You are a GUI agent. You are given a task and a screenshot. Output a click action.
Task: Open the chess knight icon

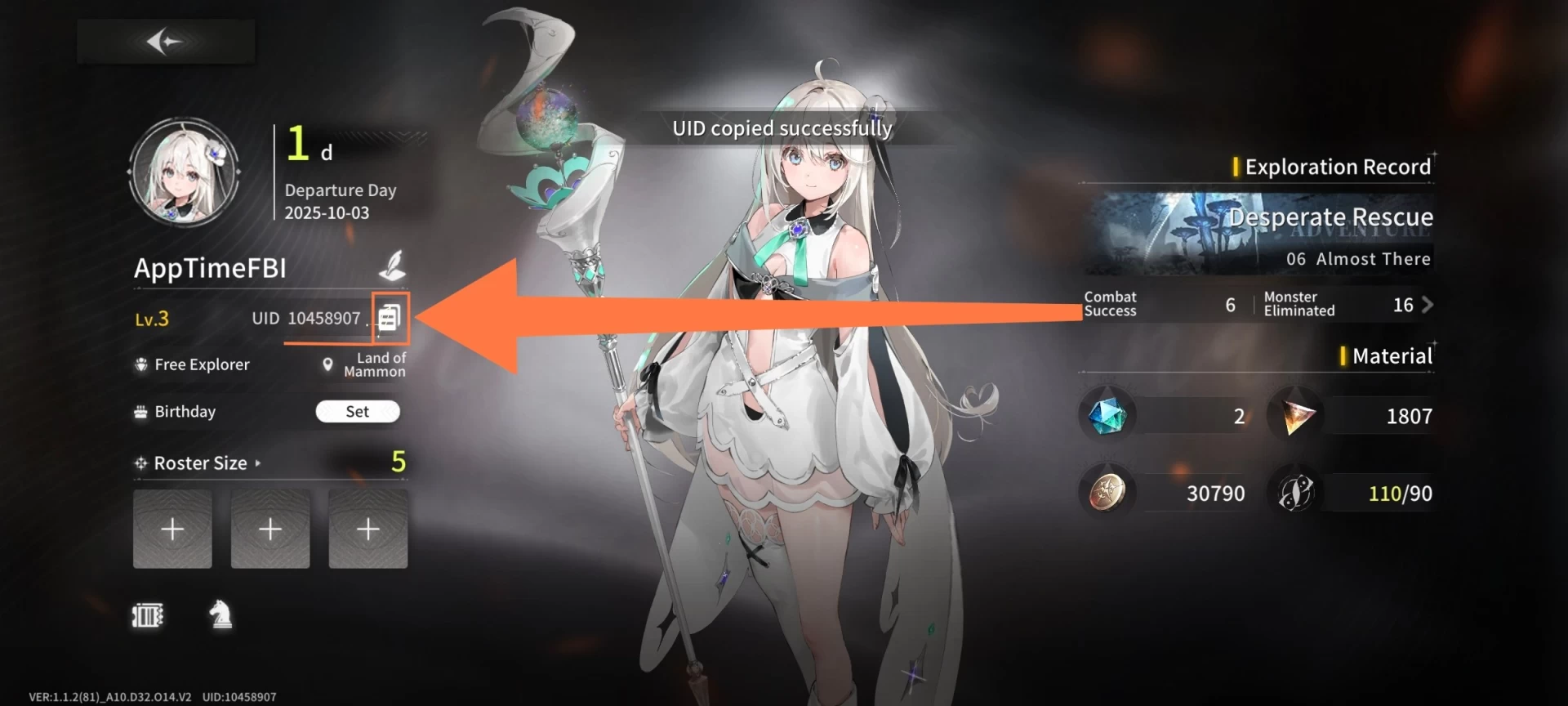click(220, 614)
